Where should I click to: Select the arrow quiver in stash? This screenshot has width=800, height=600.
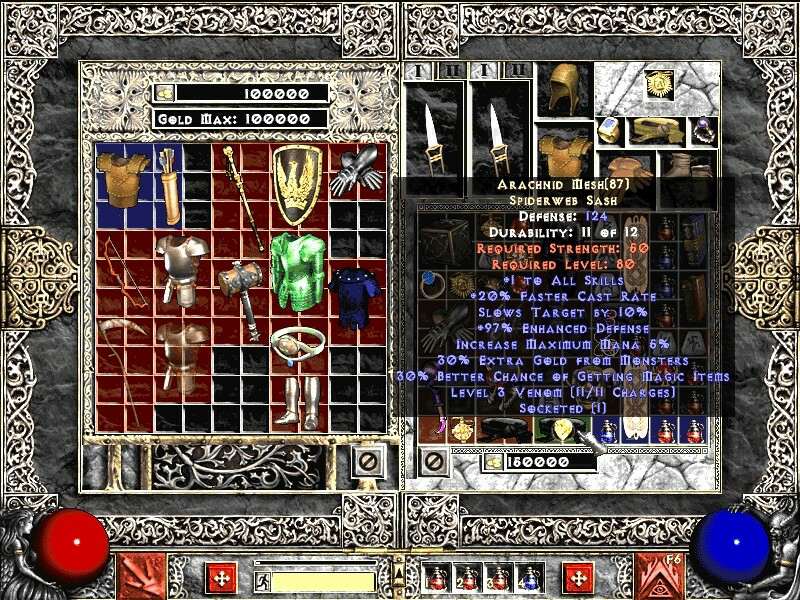169,184
